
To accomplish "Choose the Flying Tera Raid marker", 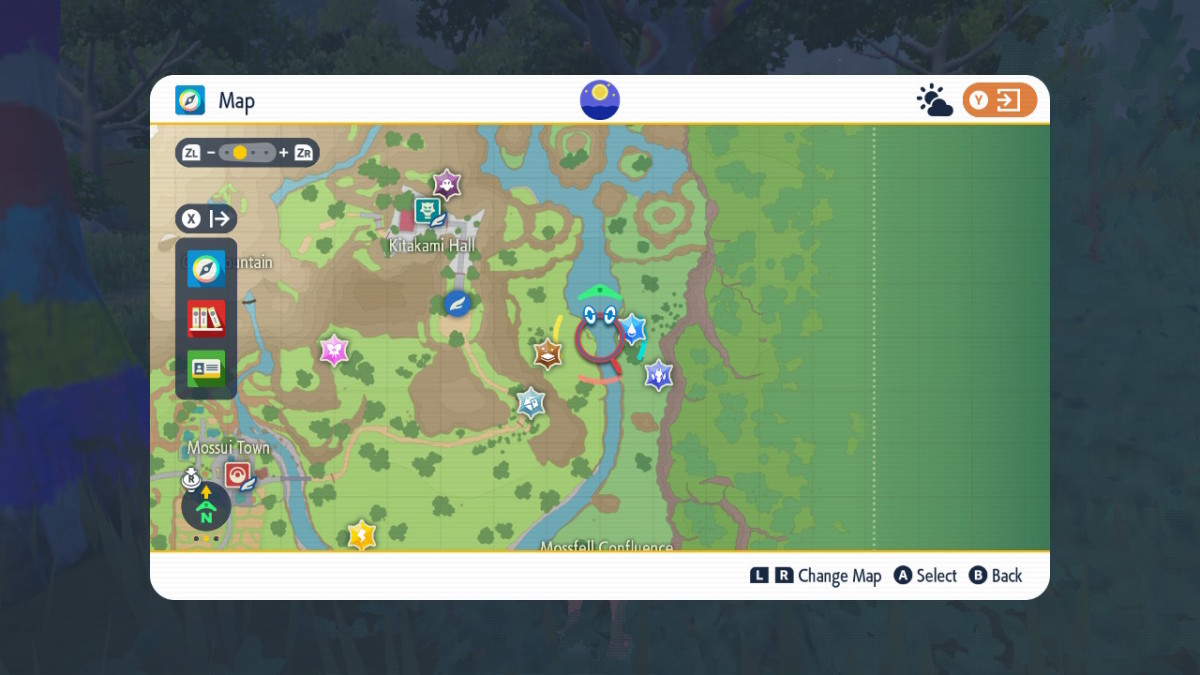I will tap(531, 403).
